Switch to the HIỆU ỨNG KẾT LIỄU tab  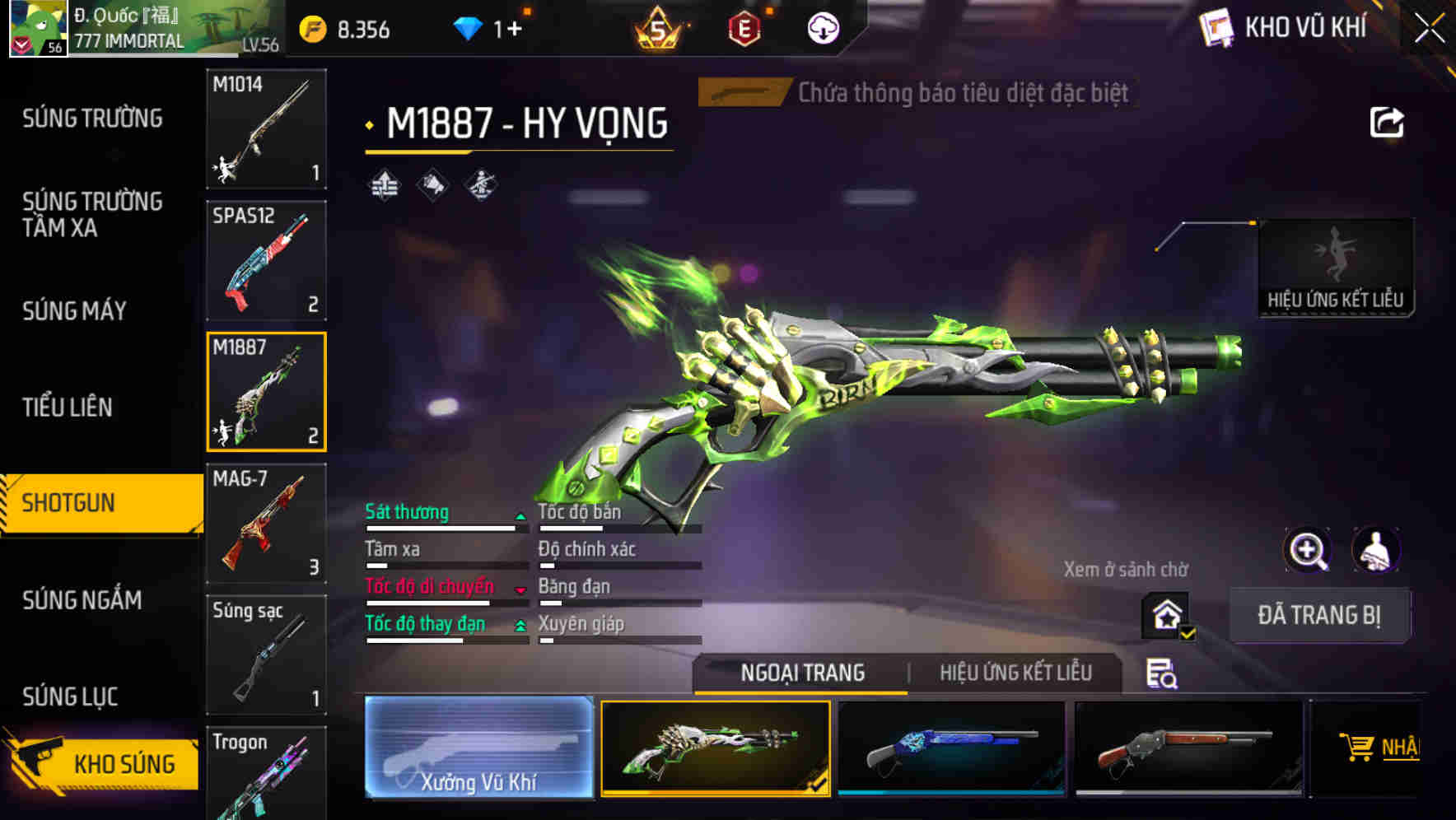[x=1017, y=673]
